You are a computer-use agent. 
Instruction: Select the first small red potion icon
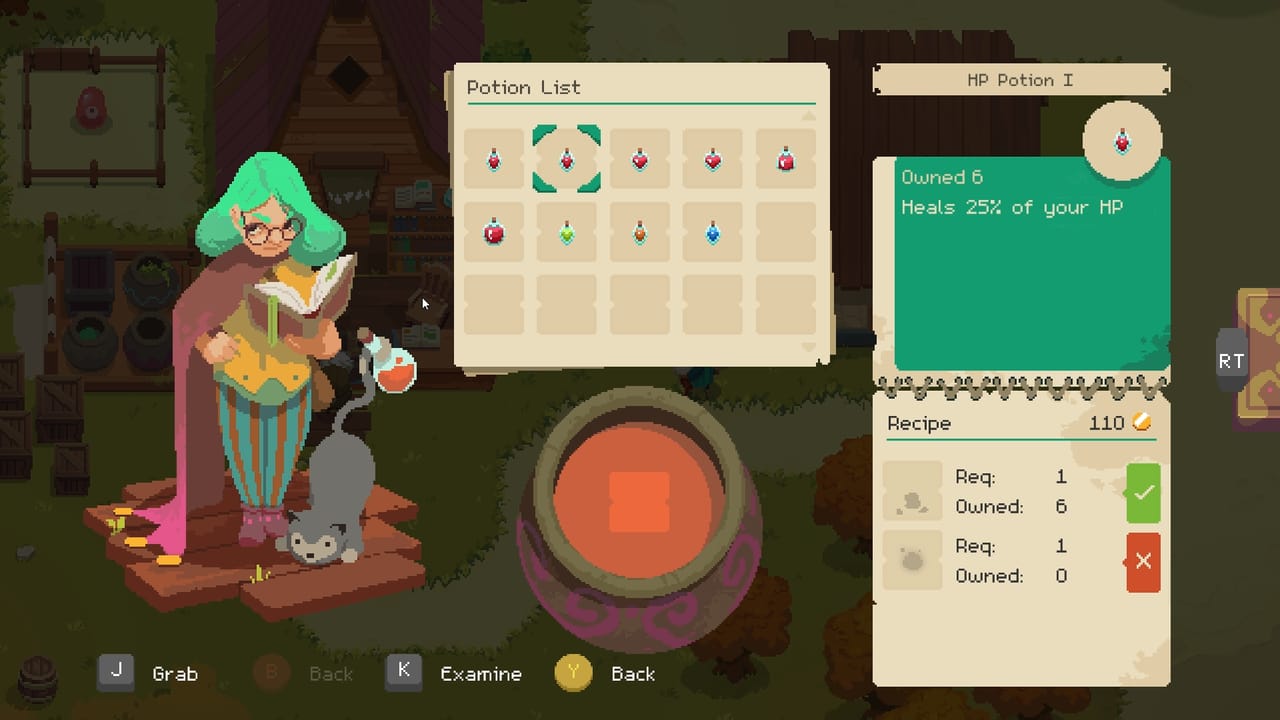[493, 158]
